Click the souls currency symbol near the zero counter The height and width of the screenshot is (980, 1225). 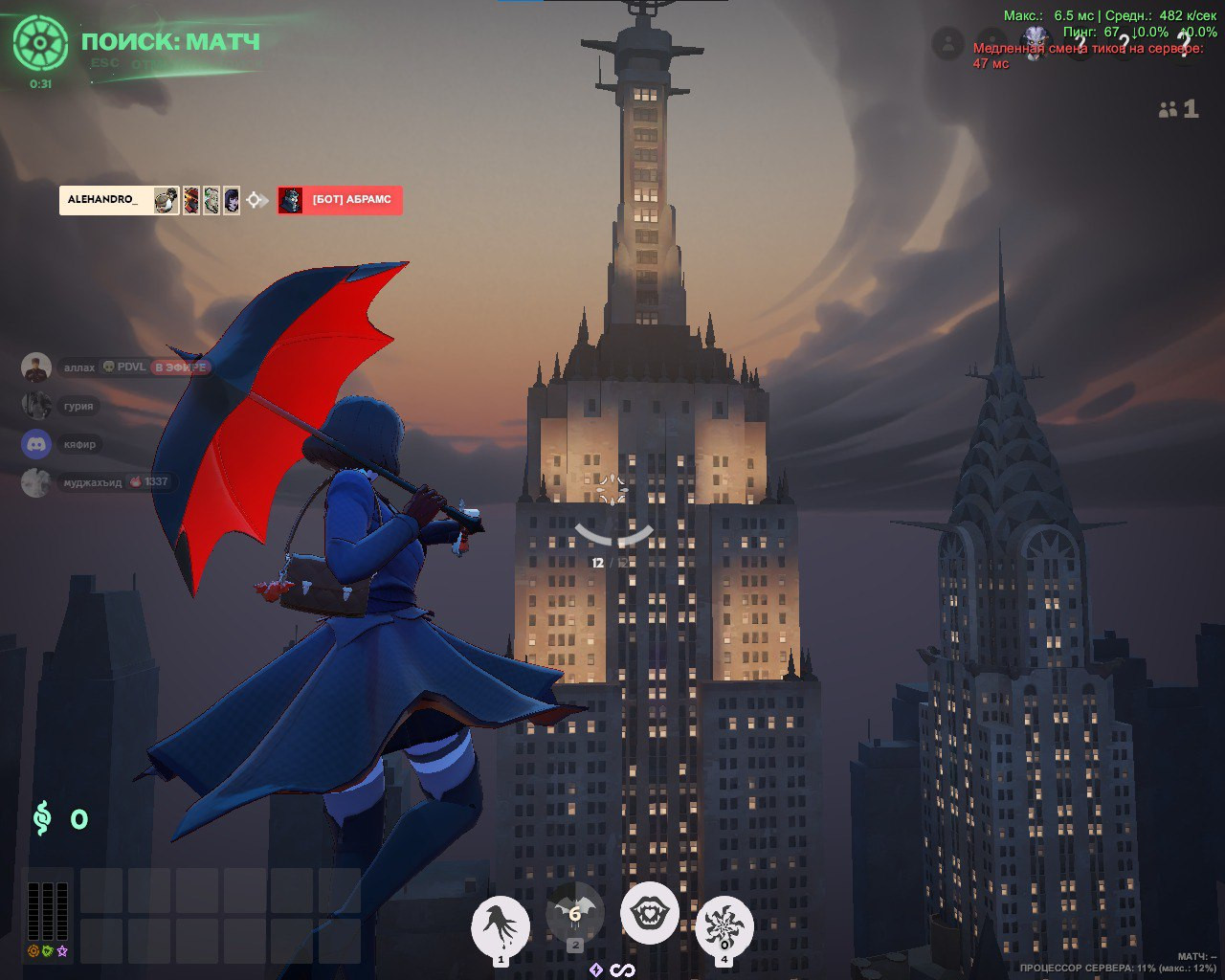[x=40, y=819]
